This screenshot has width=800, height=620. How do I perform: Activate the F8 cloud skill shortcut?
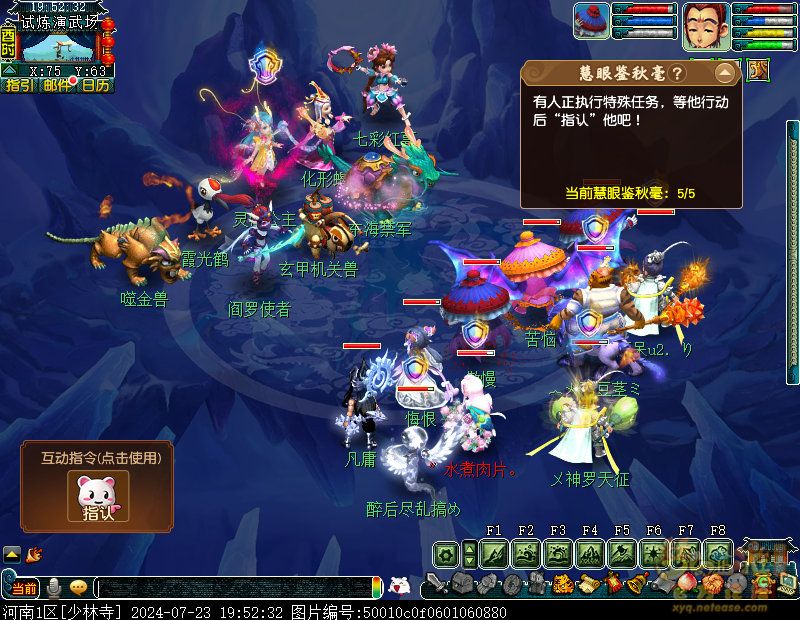coord(718,553)
